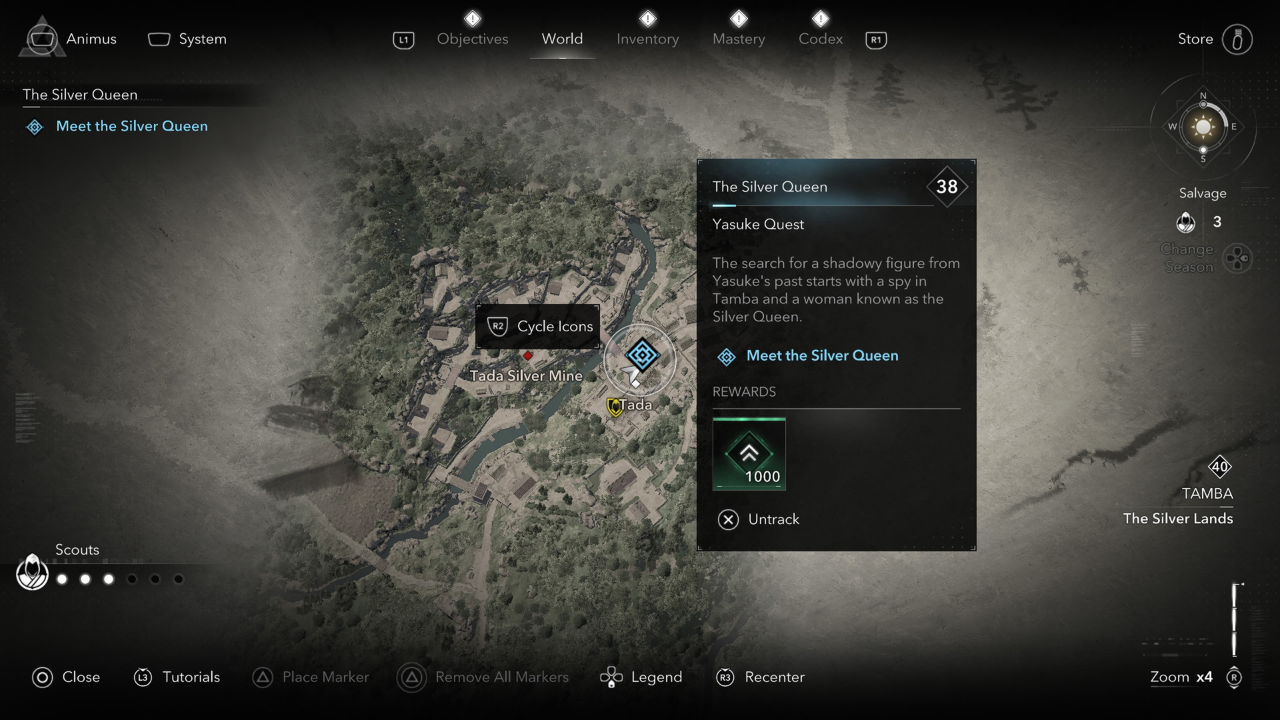Image resolution: width=1280 pixels, height=720 pixels.
Task: Open the System menu
Action: [x=188, y=39]
